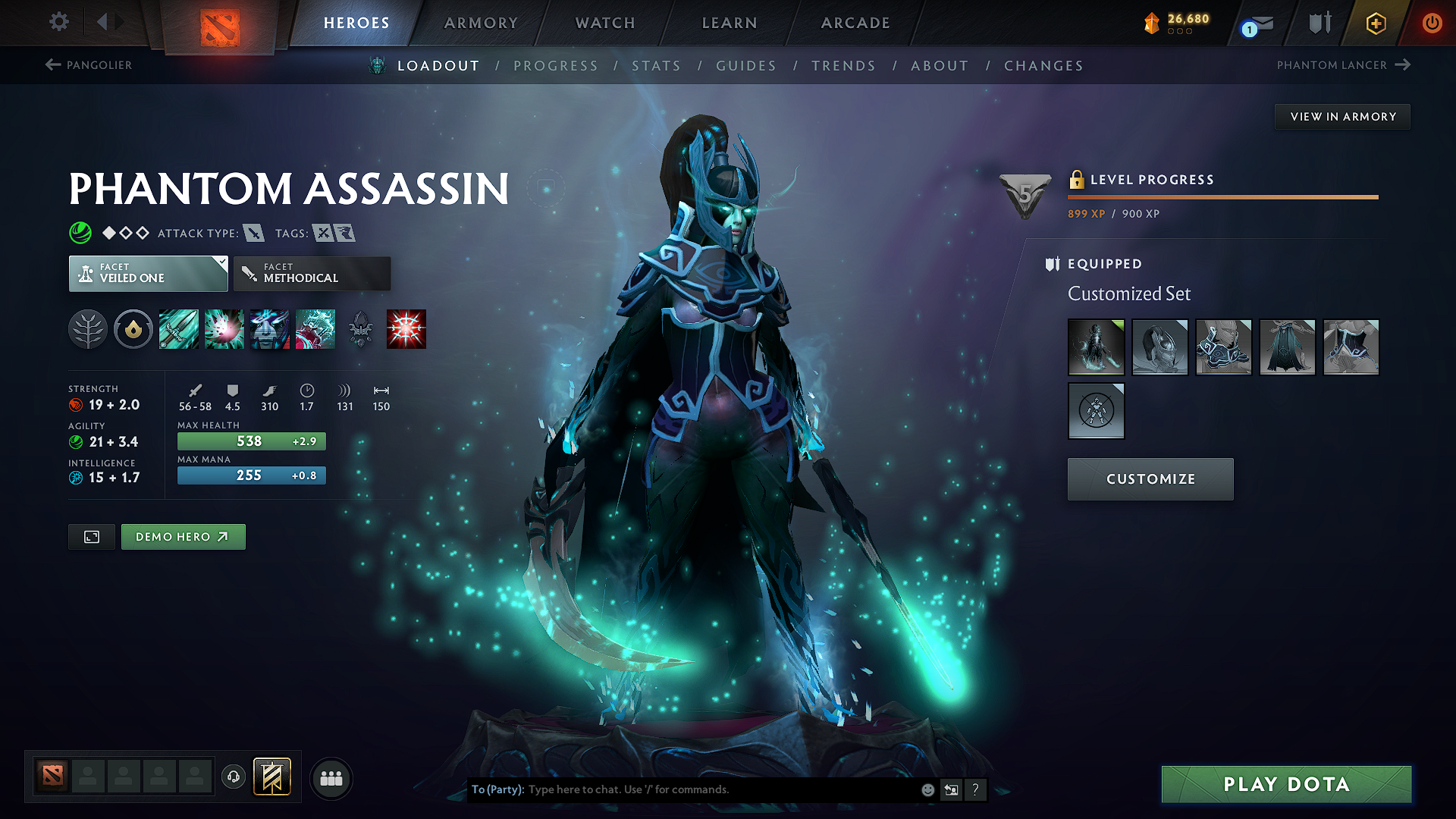The width and height of the screenshot is (1456, 819).
Task: Click the emoticon icon in the chatbox
Action: point(927,789)
